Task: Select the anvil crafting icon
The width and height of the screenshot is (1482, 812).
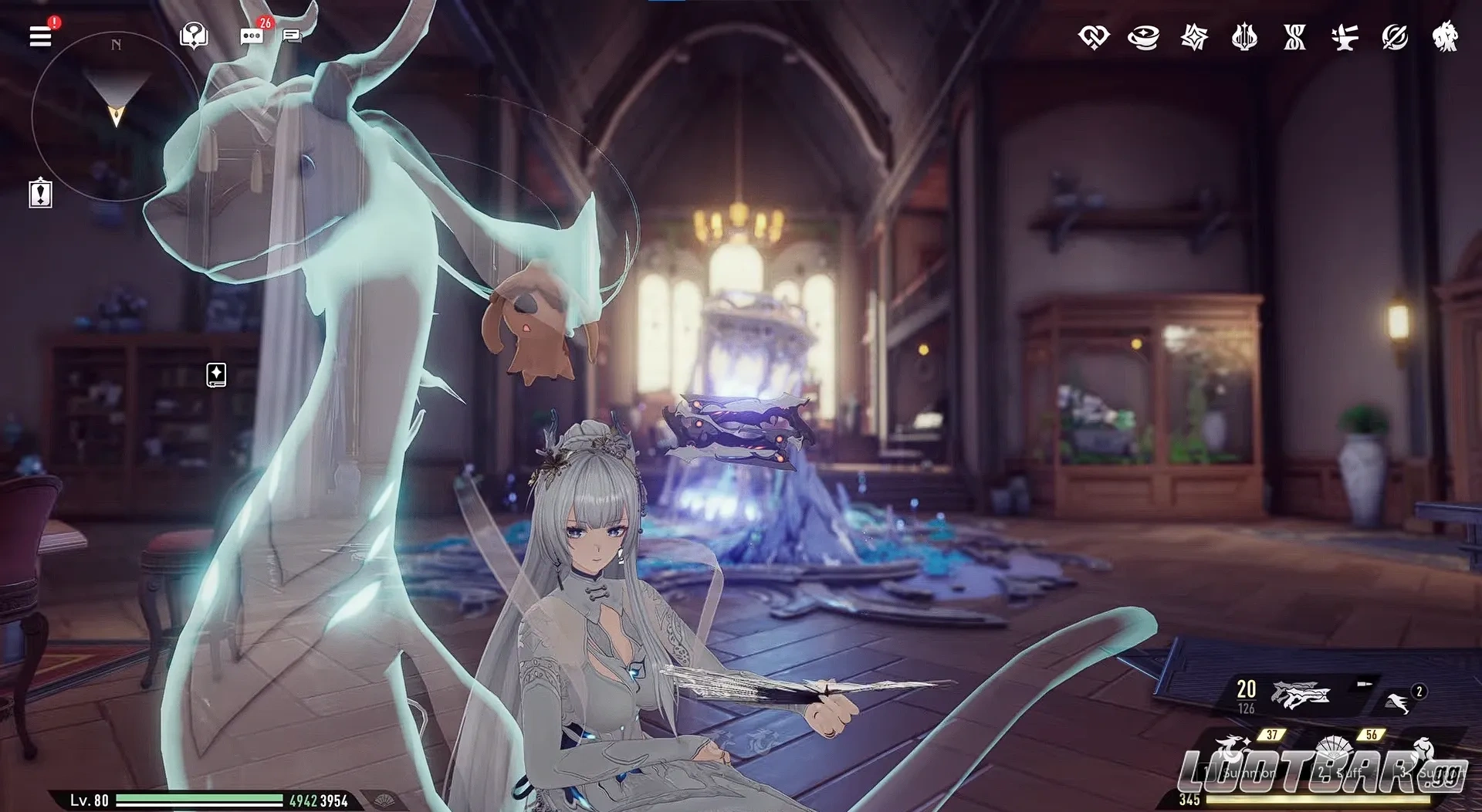Action: pyautogui.click(x=1343, y=37)
